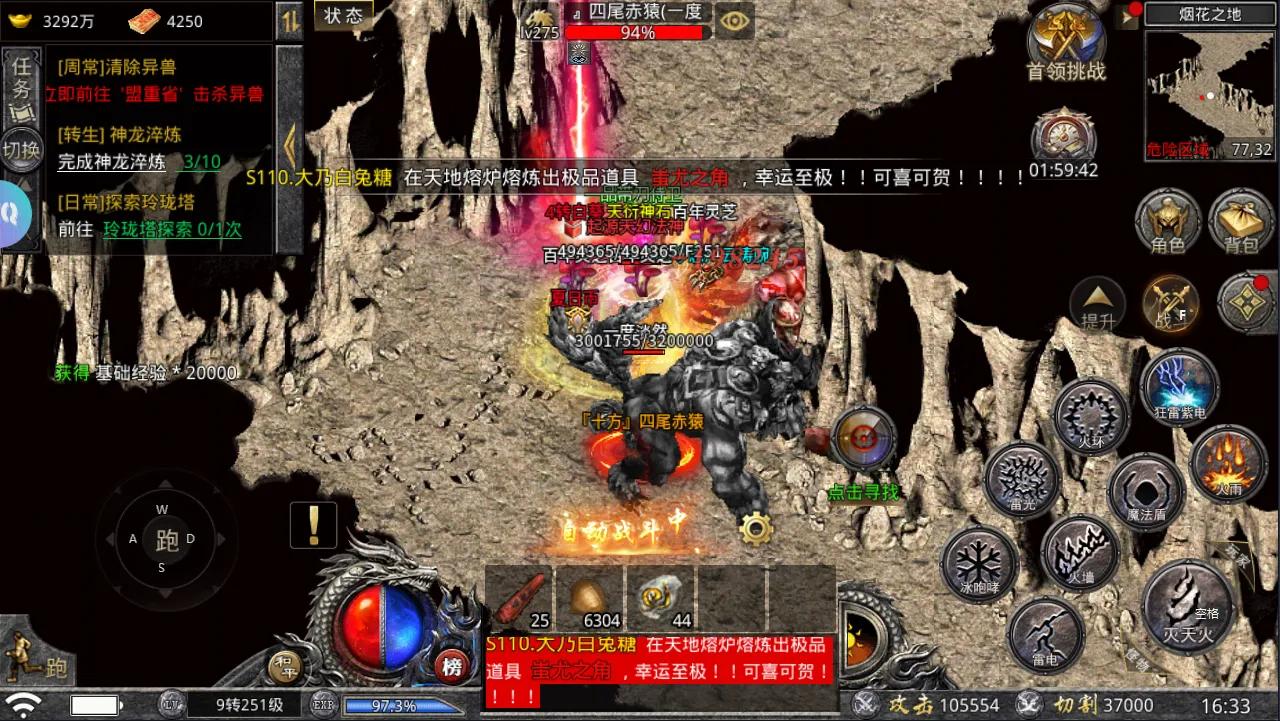Image resolution: width=1280 pixels, height=721 pixels.
Task: Expand the 提升 menu
Action: pos(1096,305)
